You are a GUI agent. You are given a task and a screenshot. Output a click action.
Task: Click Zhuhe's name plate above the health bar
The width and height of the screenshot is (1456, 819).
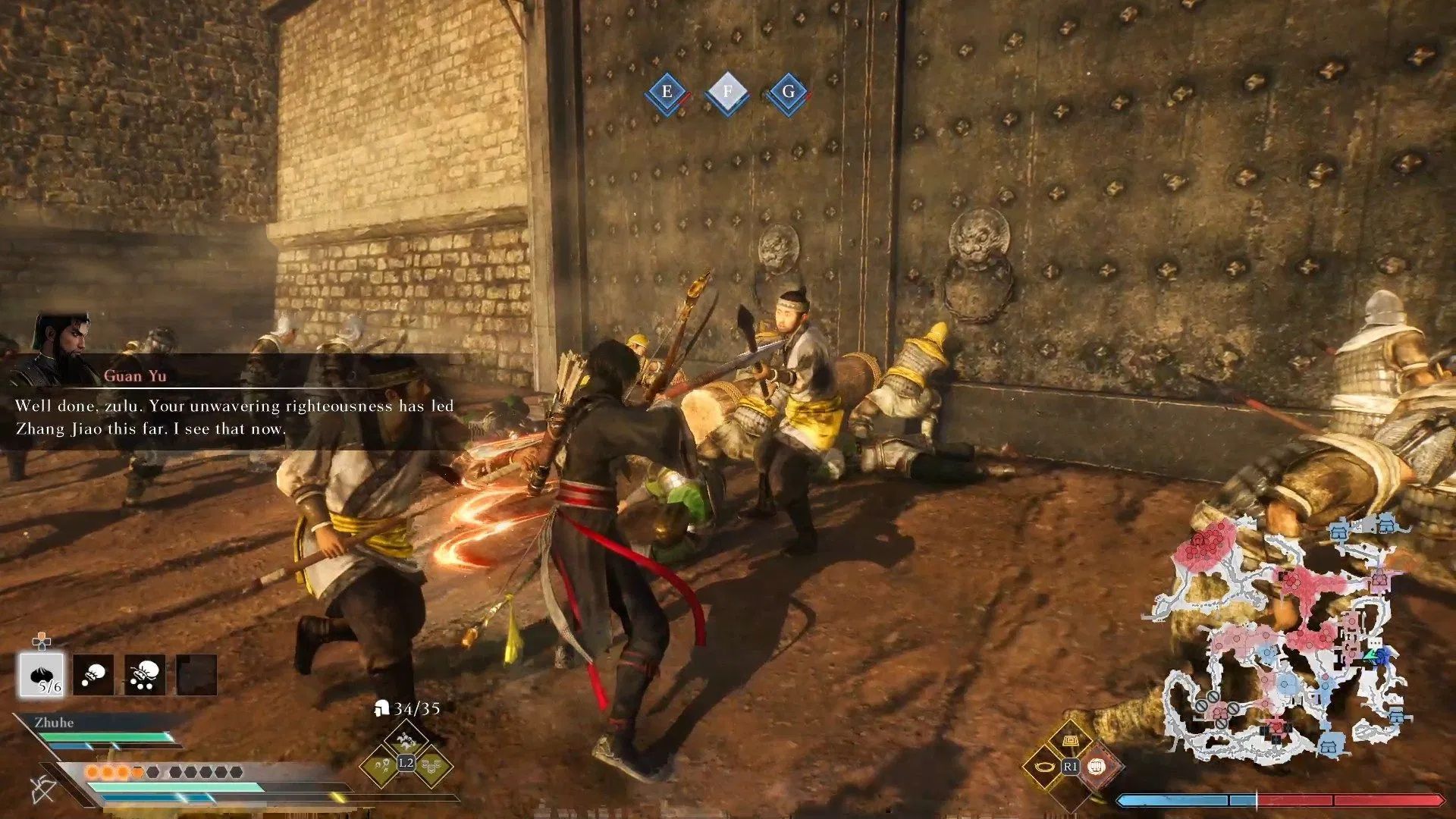pos(53,723)
